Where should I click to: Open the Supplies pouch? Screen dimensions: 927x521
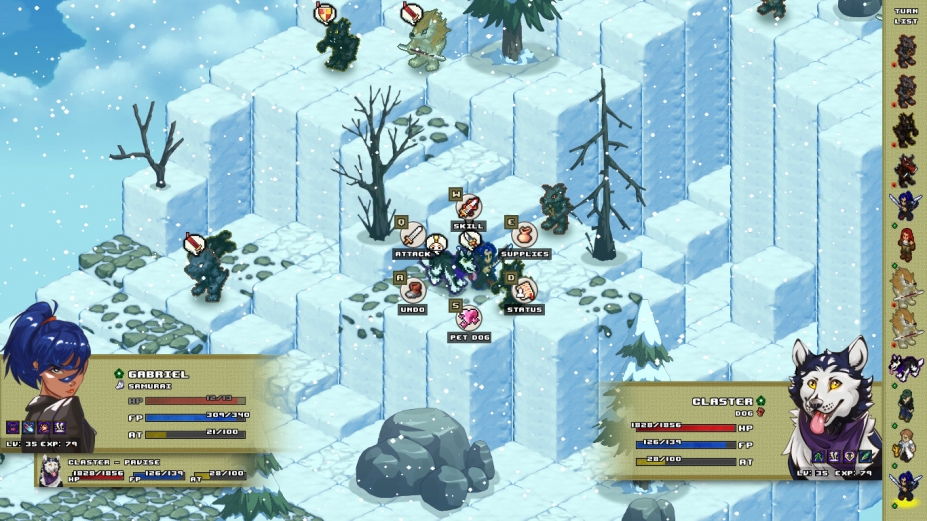click(524, 236)
